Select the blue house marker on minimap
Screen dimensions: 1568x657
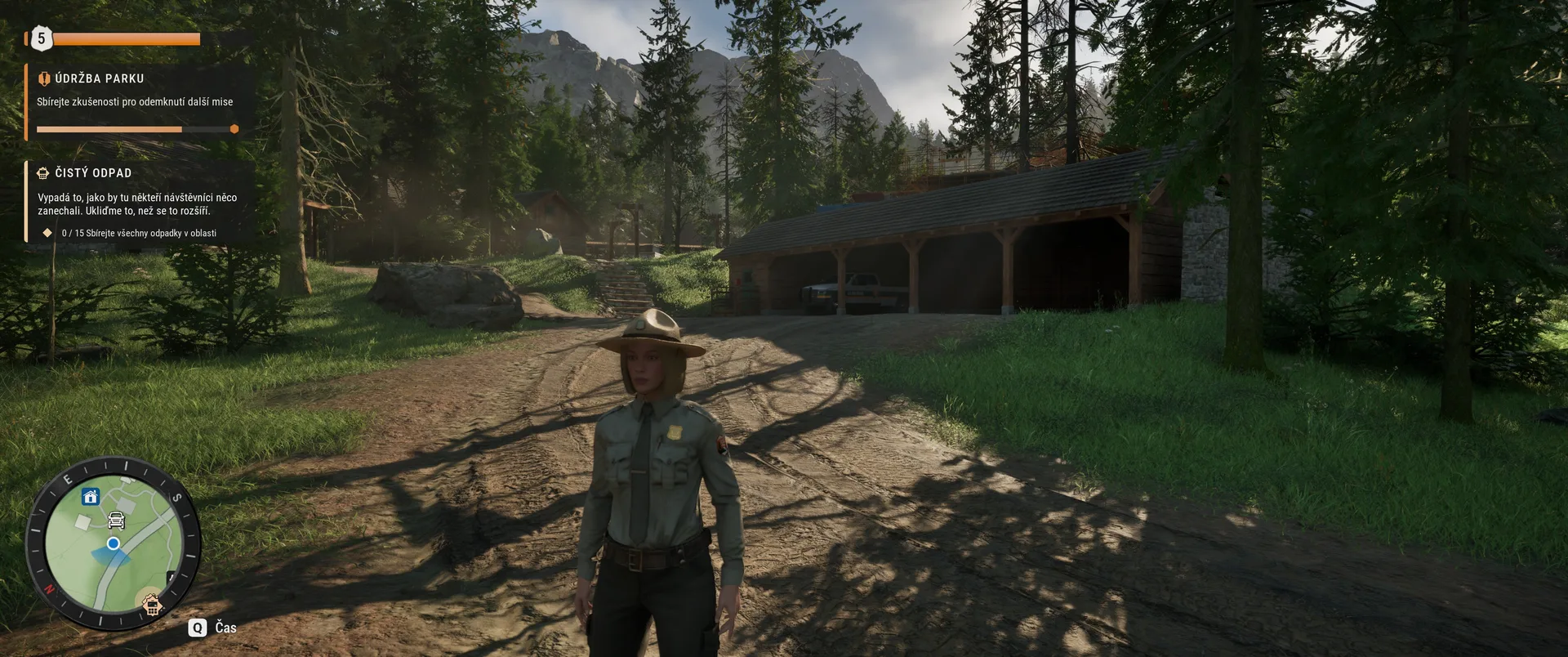(x=91, y=497)
